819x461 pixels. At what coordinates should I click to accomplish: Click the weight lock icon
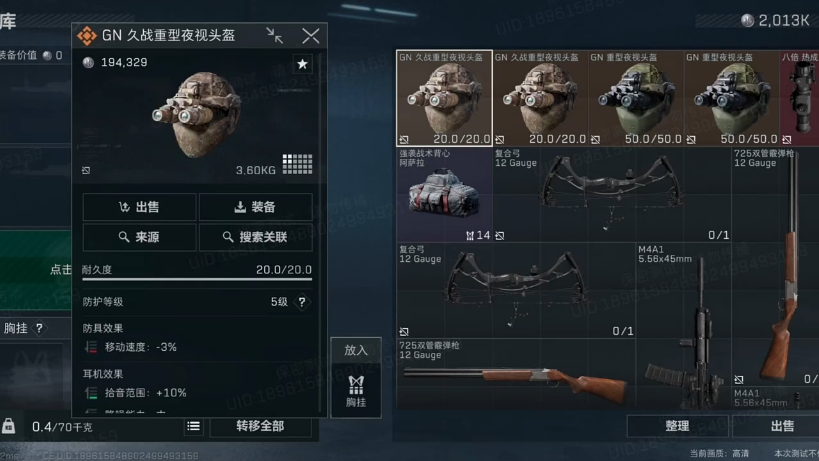click(9, 426)
